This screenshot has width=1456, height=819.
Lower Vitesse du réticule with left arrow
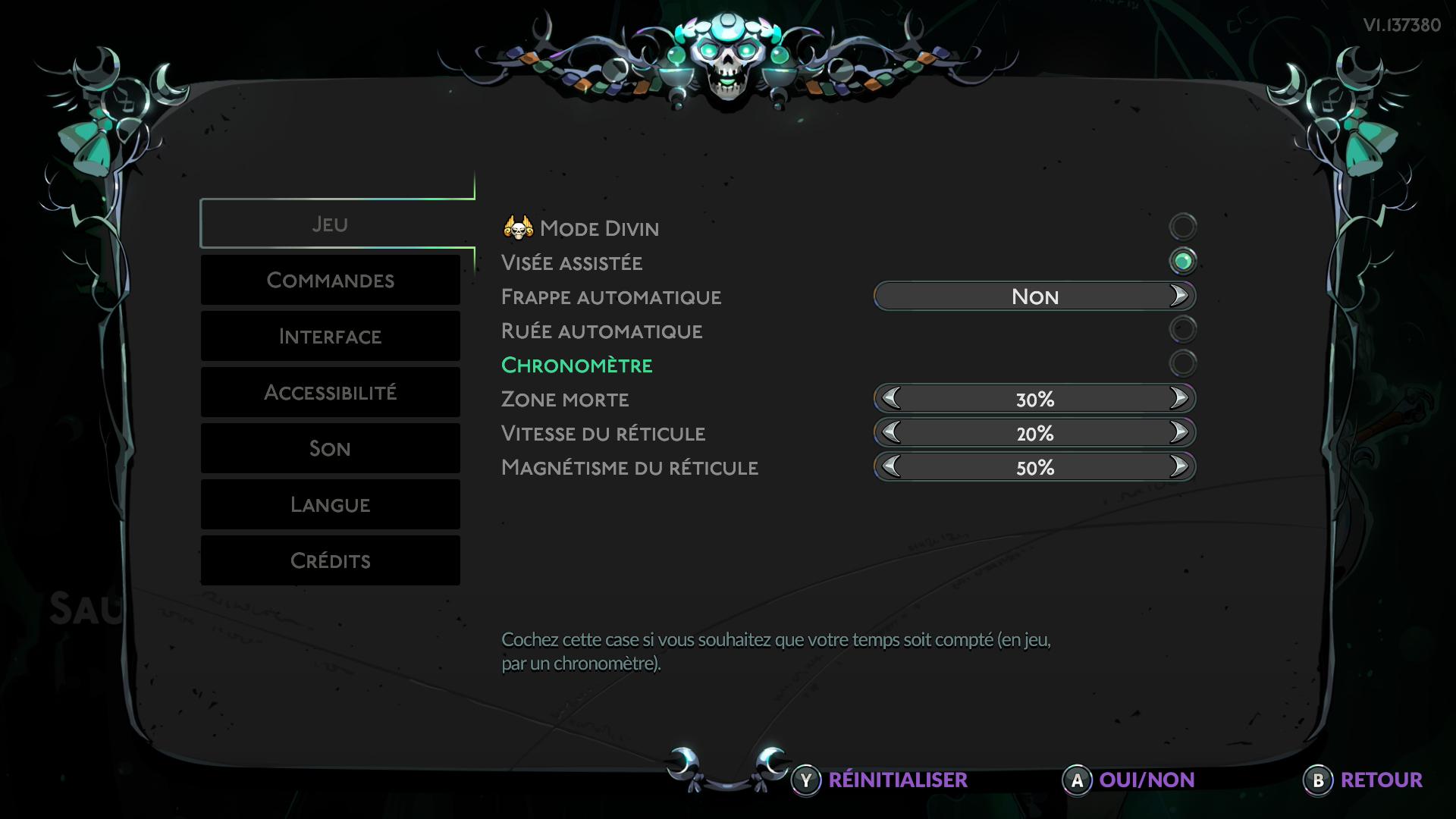(x=891, y=432)
